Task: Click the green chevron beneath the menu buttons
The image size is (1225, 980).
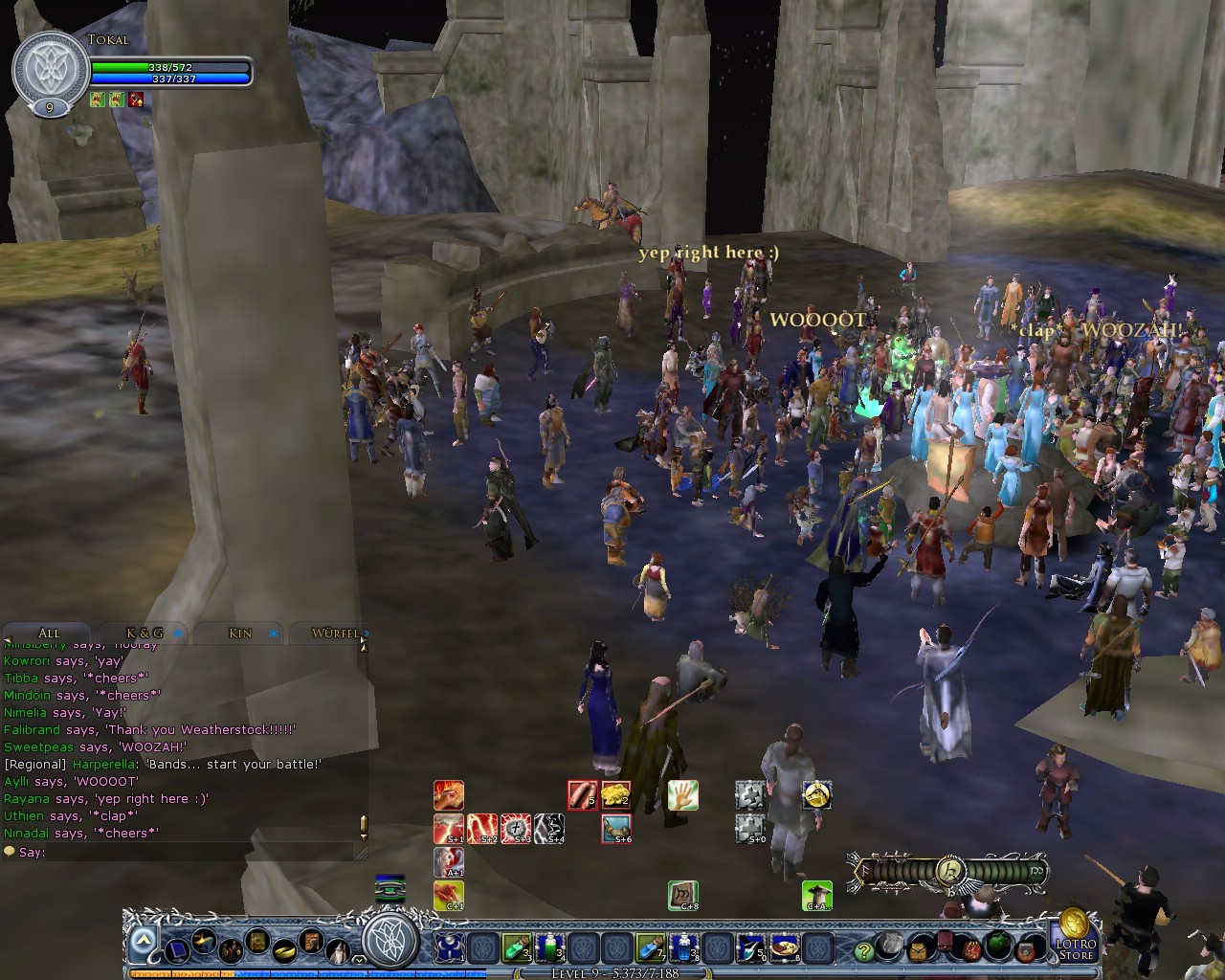Action: (x=358, y=960)
